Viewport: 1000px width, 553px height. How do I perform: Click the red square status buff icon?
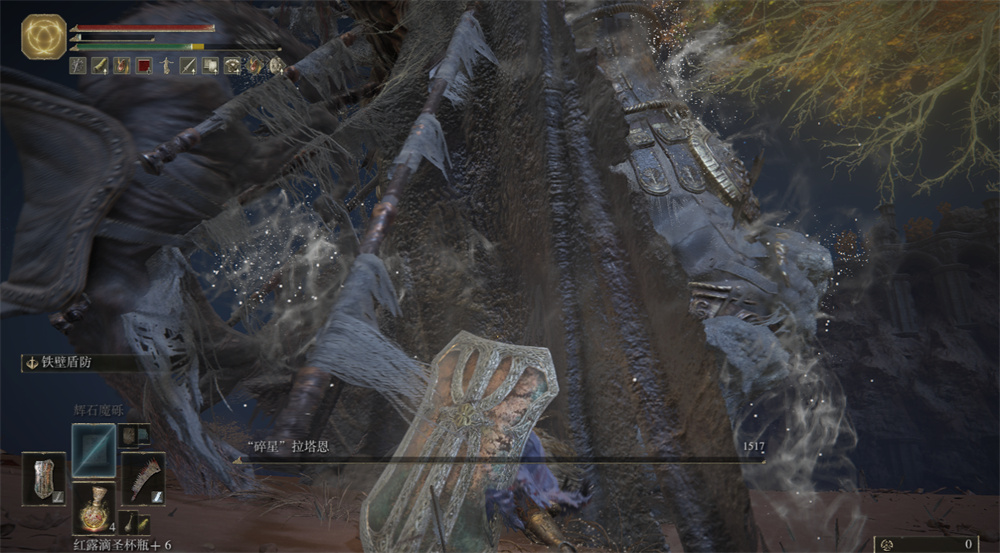pyautogui.click(x=144, y=66)
